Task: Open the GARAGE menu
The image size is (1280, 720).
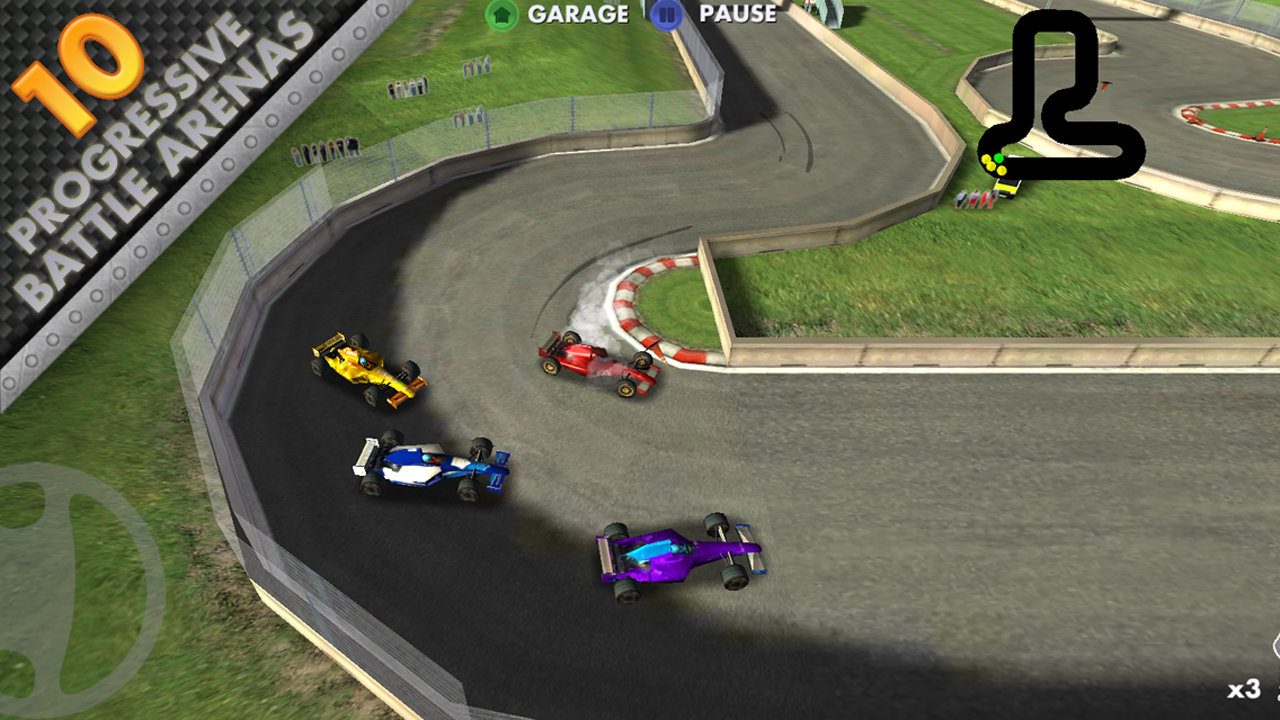Action: click(578, 14)
